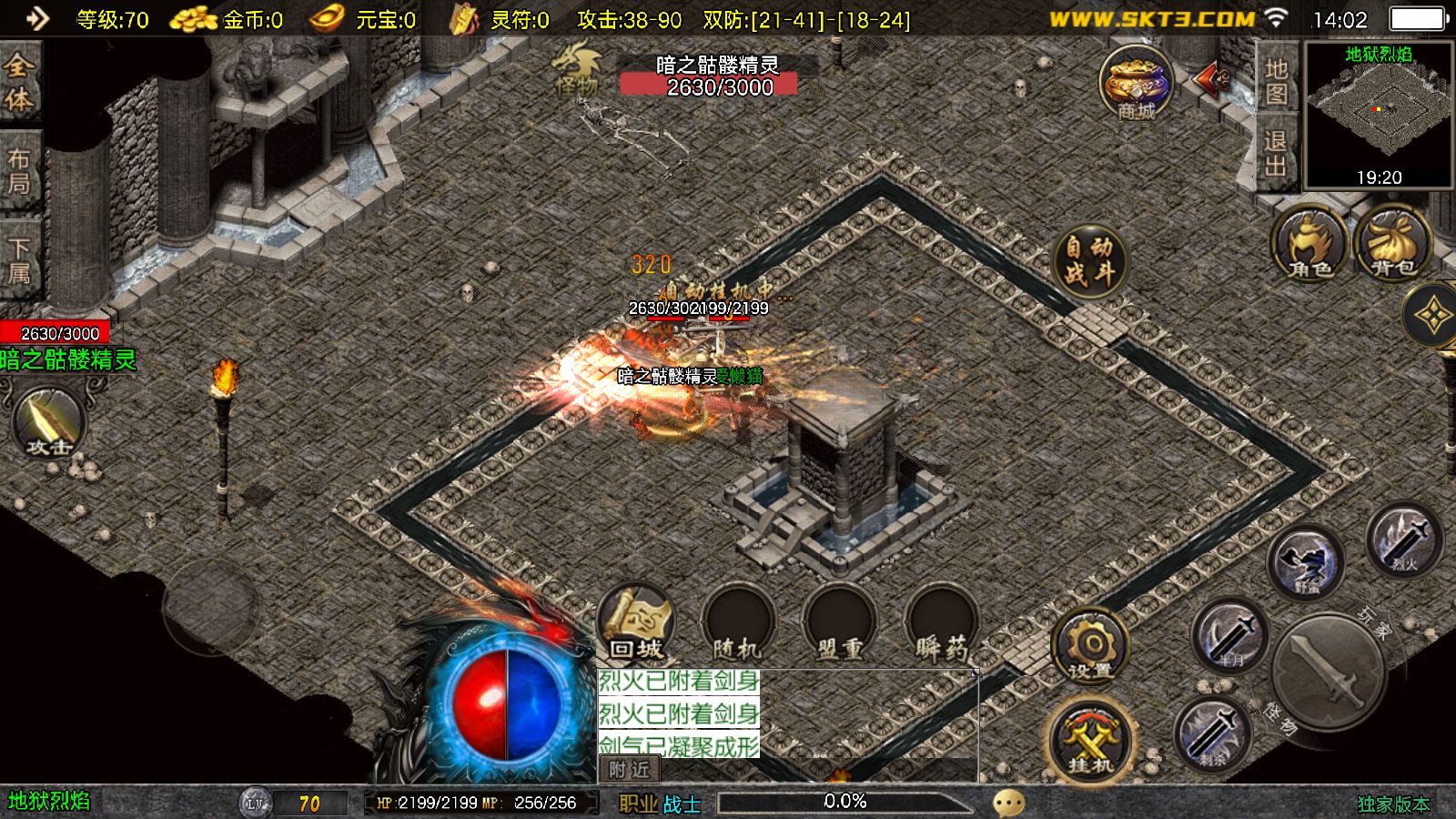
Task: Activate the 烈火 flame sword skill
Action: pyautogui.click(x=1404, y=540)
